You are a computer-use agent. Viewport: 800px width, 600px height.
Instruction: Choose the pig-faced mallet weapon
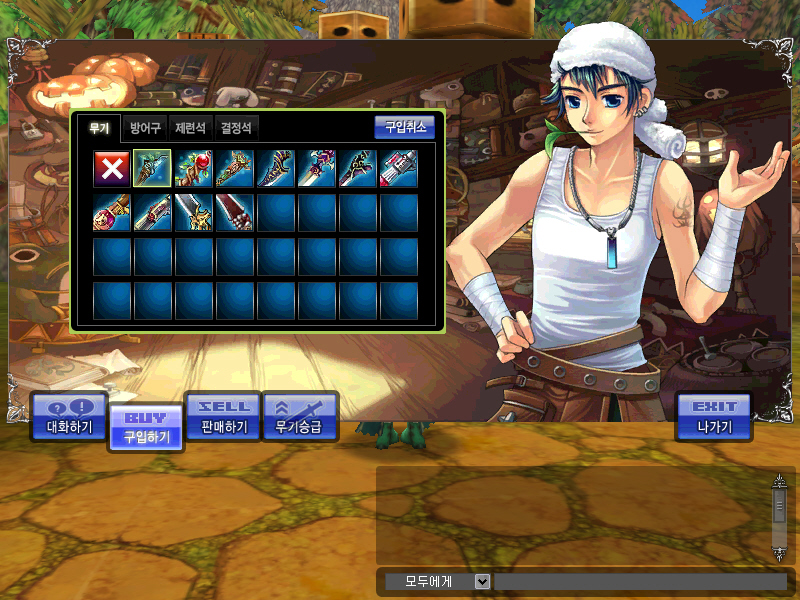pyautogui.click(x=111, y=212)
